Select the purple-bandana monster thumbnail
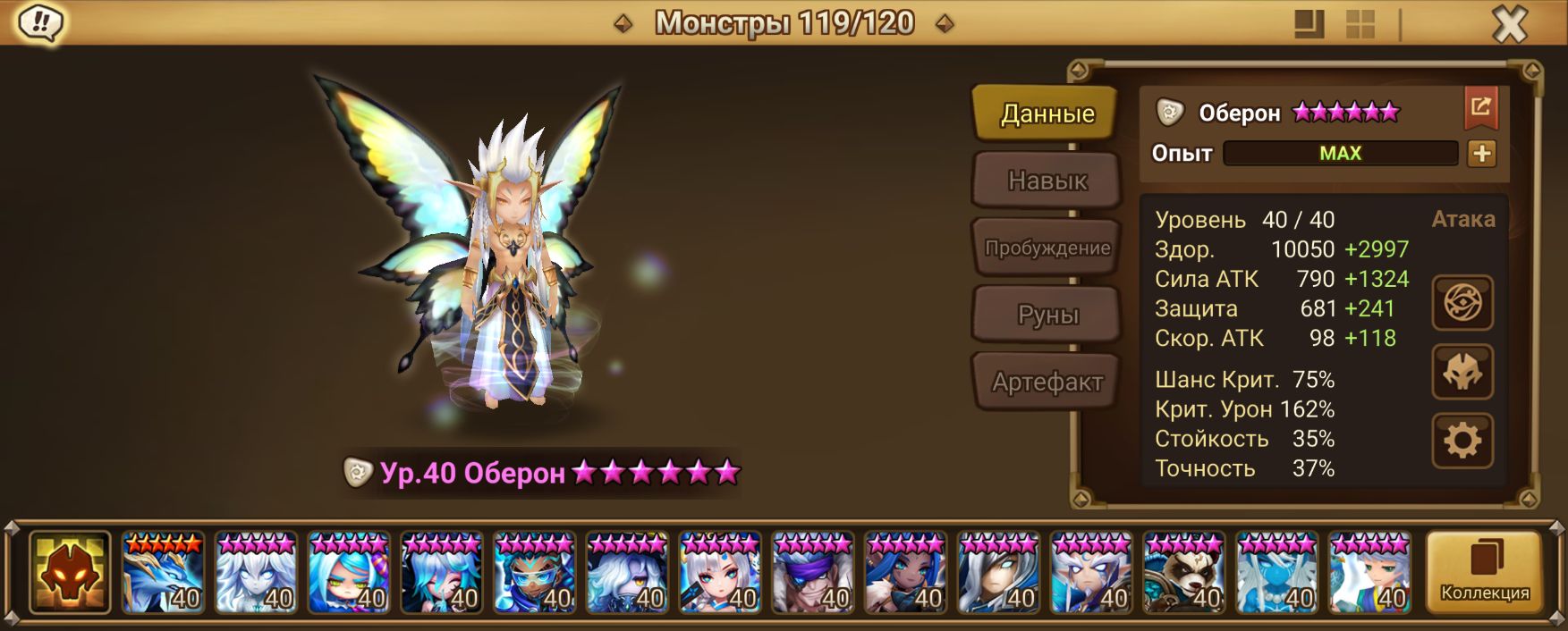This screenshot has height=631, width=1568. [813, 573]
